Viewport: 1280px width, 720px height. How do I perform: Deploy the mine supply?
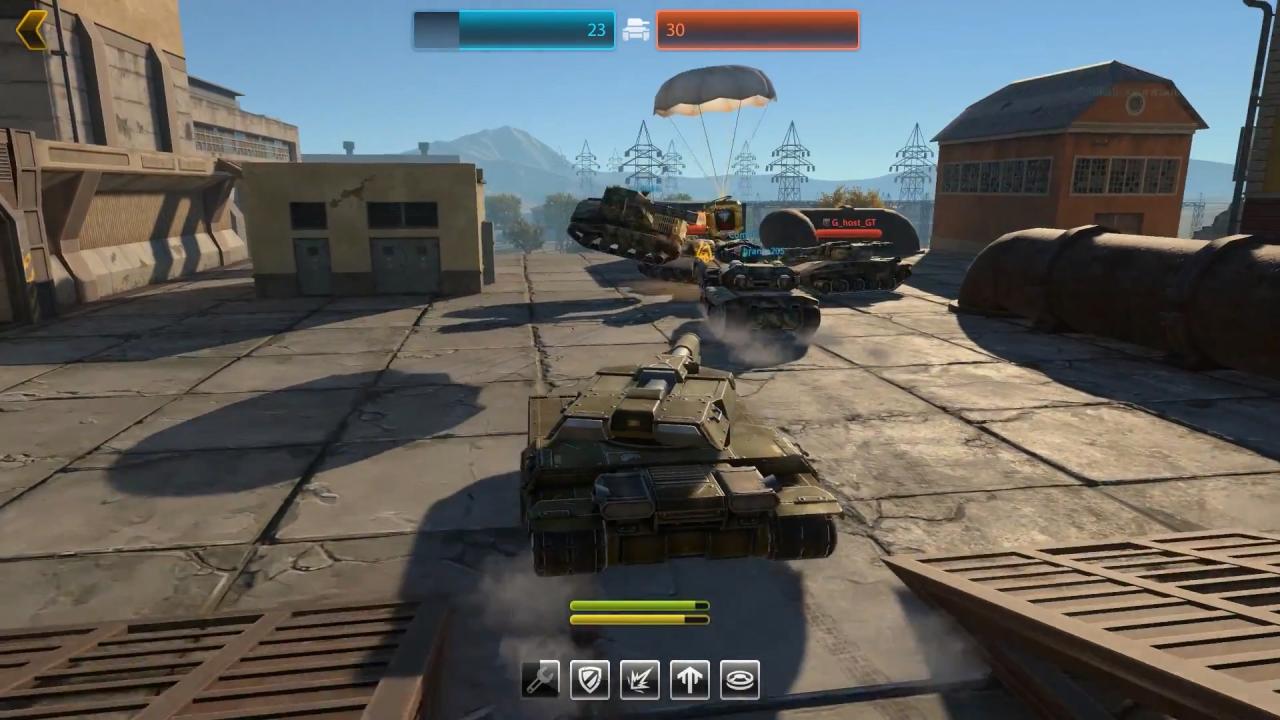[740, 680]
